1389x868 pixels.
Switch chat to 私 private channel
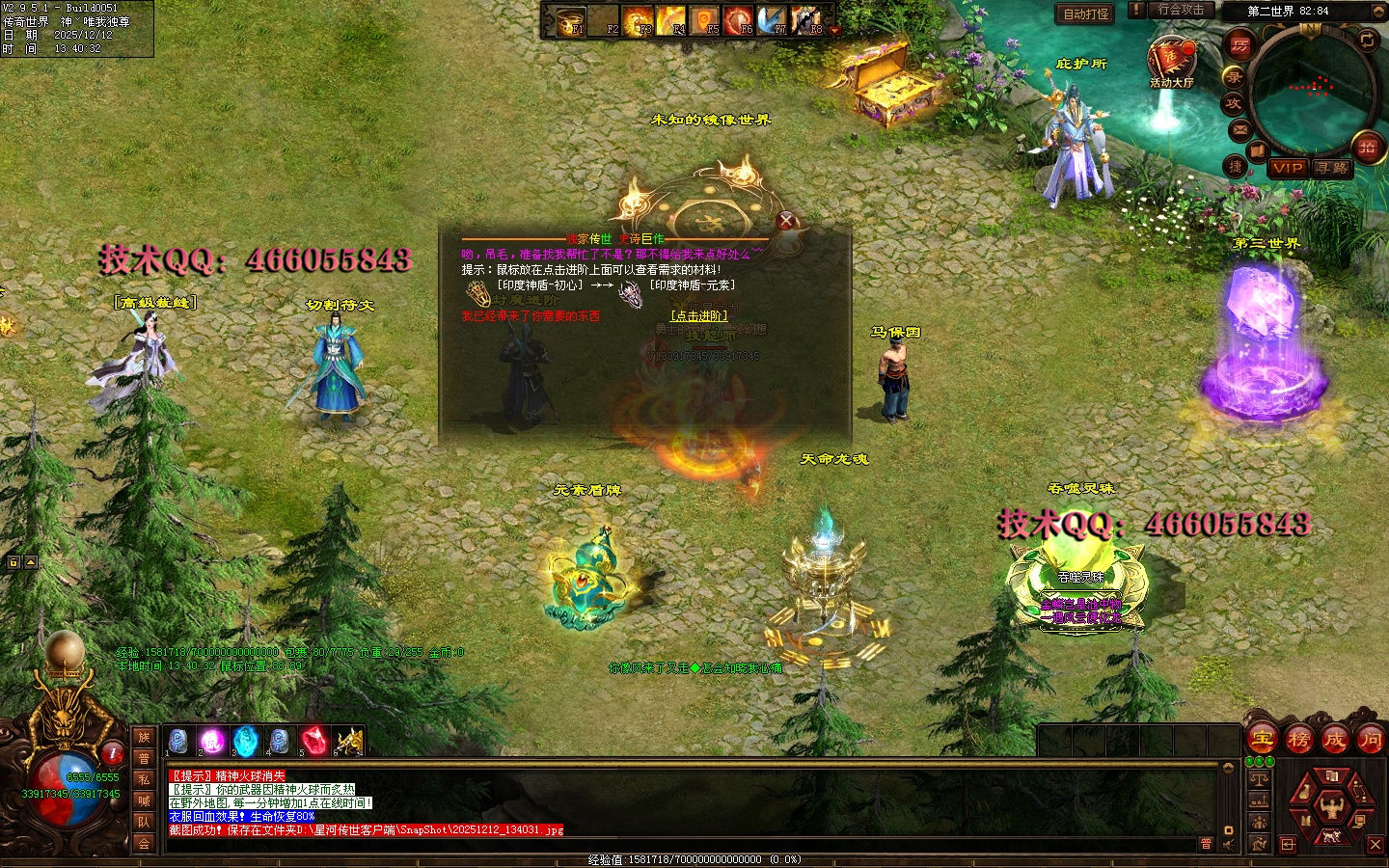(144, 779)
